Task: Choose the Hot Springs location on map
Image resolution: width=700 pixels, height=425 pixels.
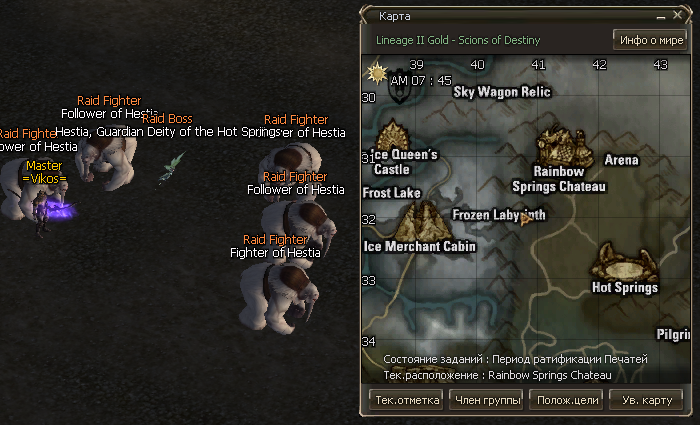Action: [x=622, y=262]
